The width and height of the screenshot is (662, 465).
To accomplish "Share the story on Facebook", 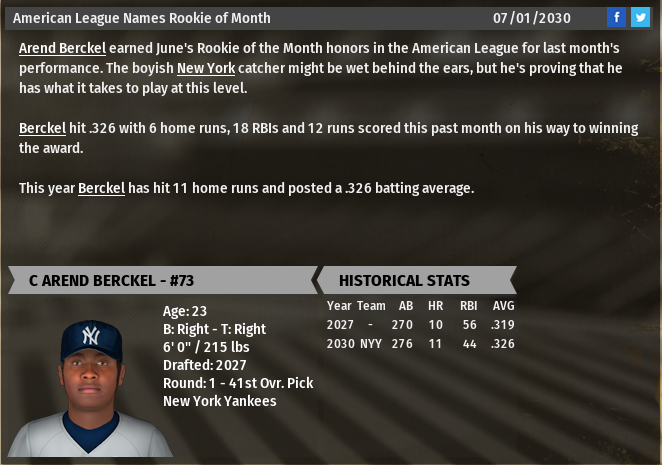I will coord(617,18).
